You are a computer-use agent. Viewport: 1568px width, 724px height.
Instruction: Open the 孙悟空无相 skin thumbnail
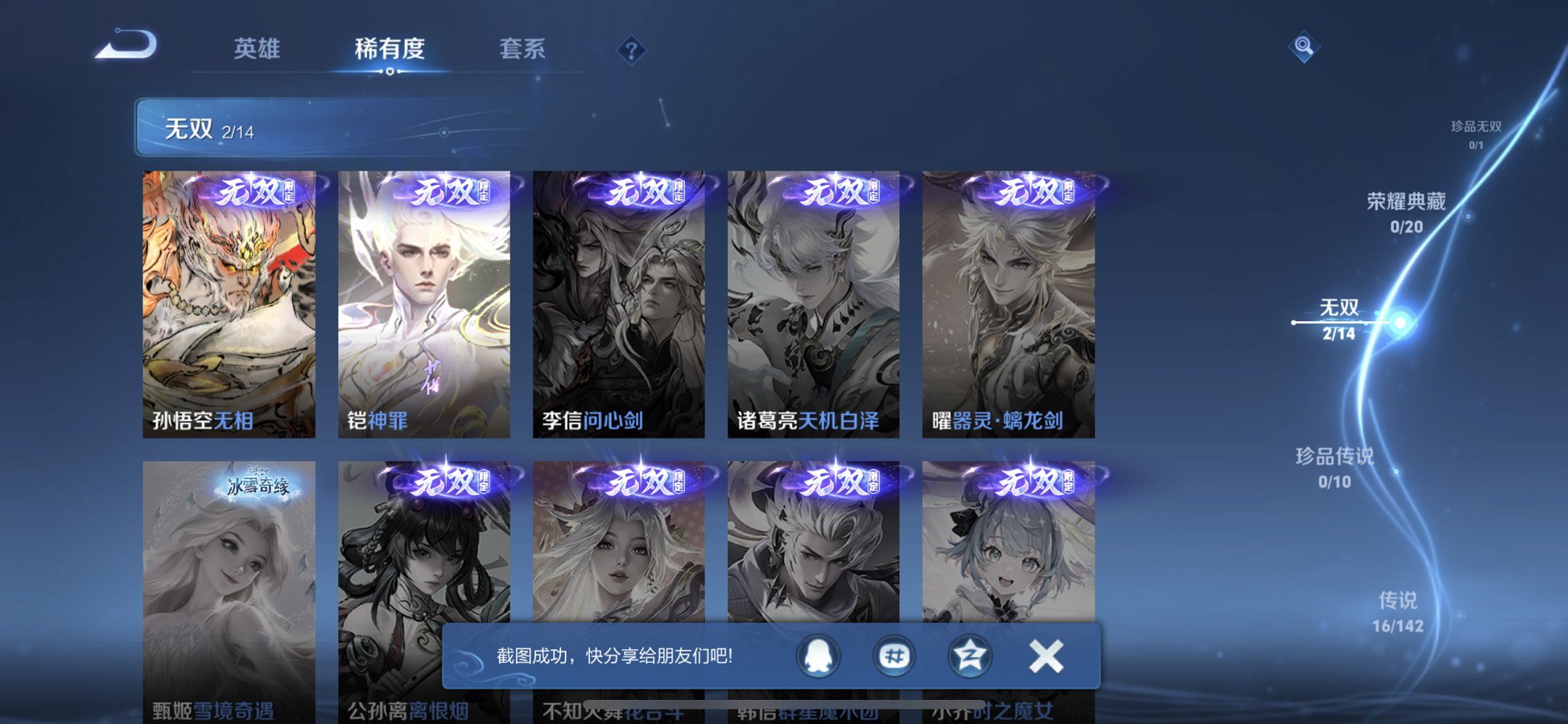coord(229,299)
